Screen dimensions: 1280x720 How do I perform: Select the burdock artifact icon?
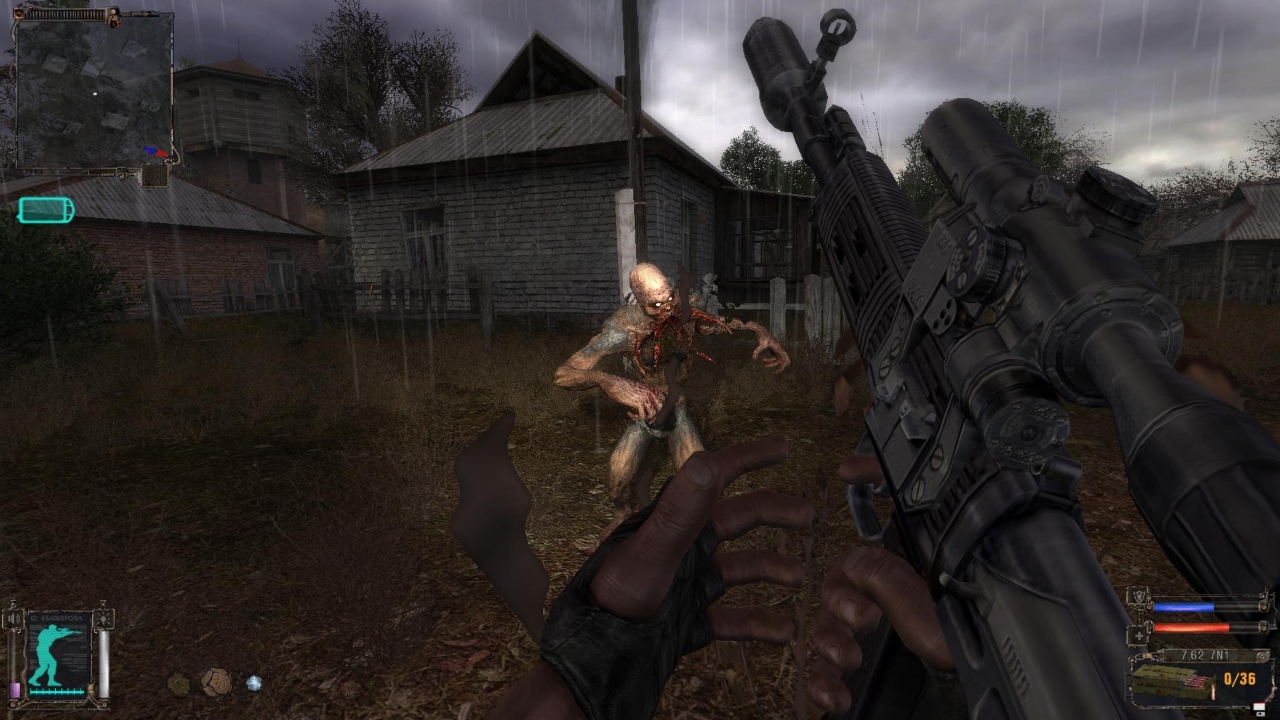(x=178, y=682)
